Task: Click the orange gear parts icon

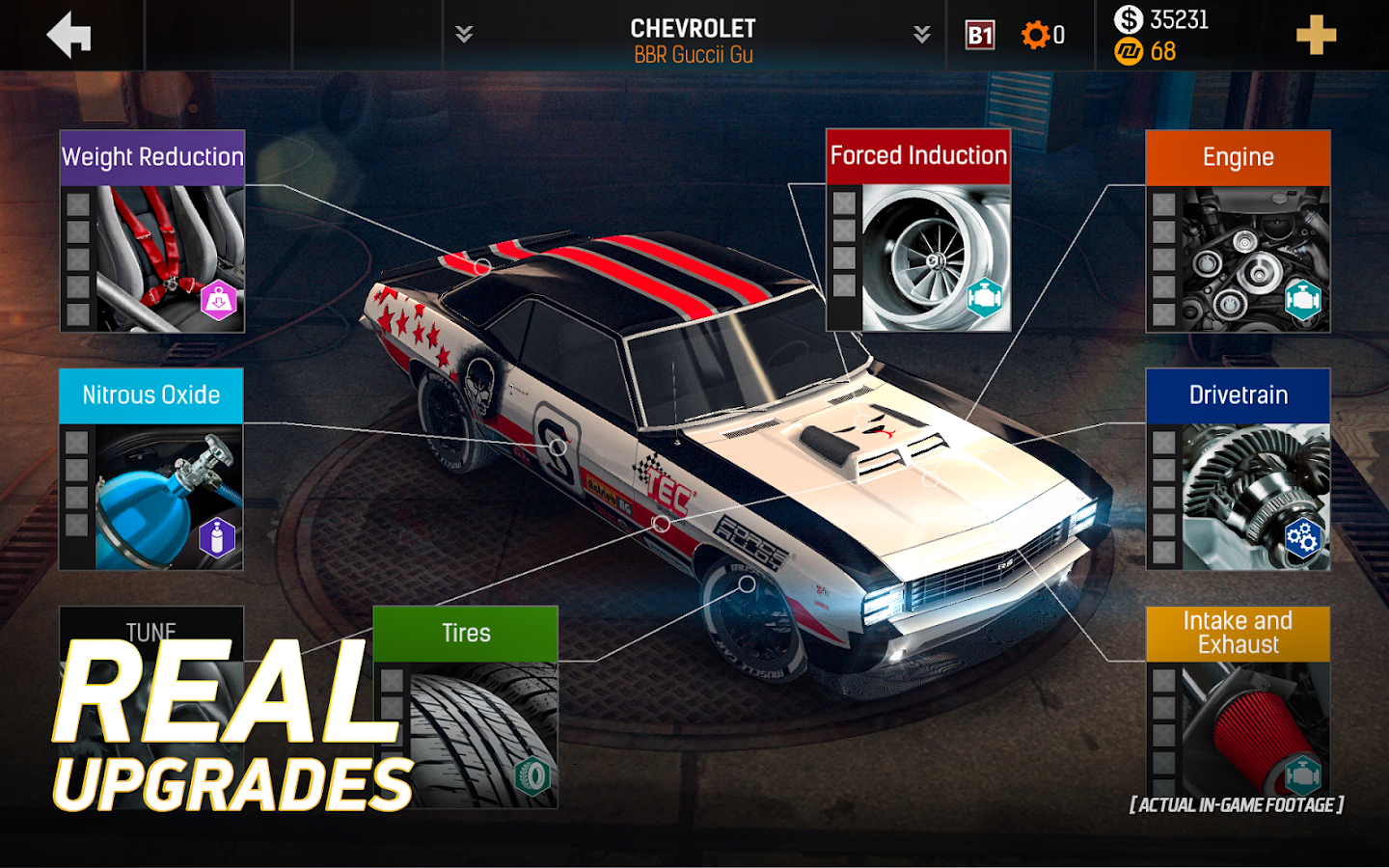Action: (x=1035, y=36)
